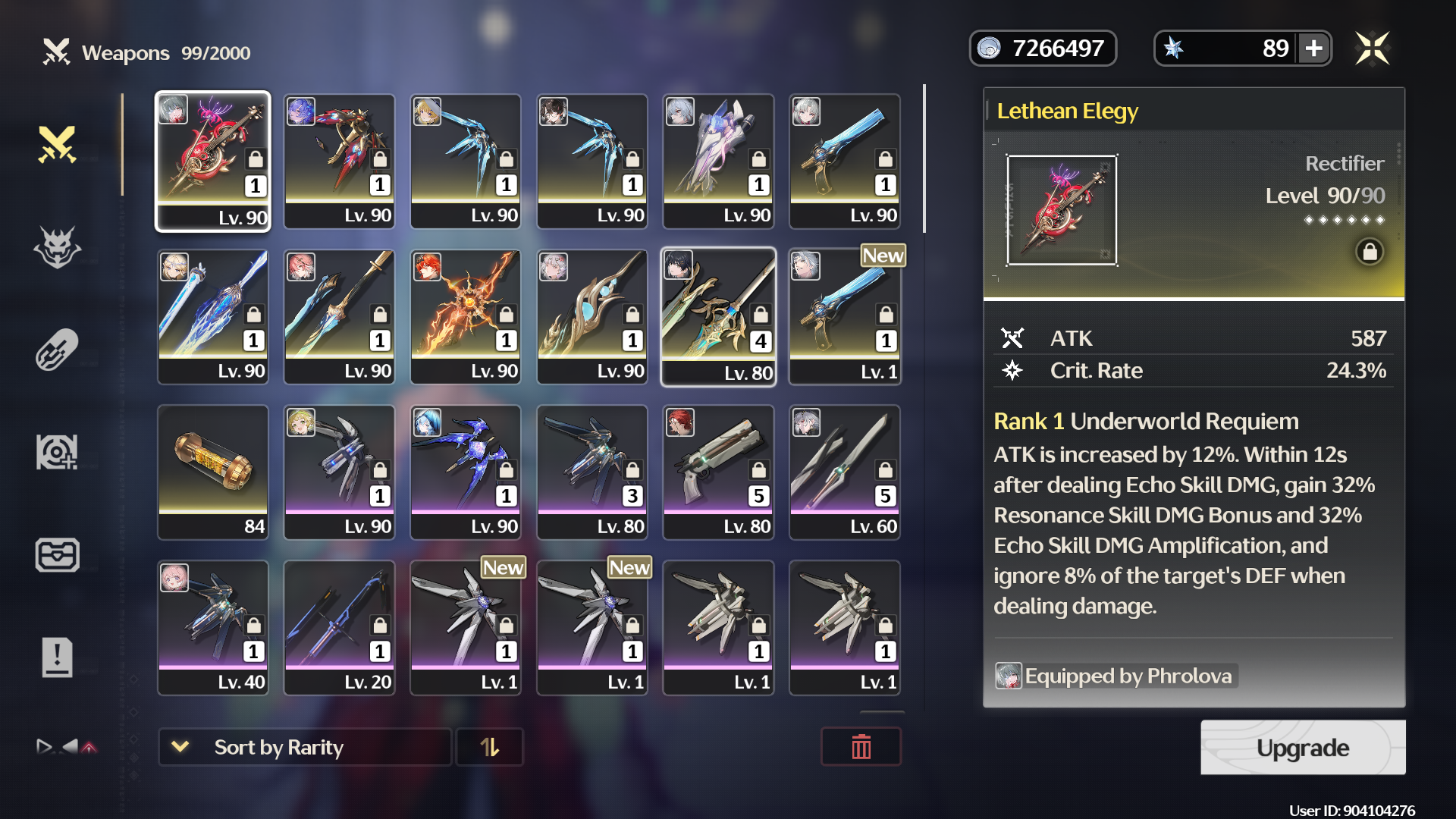Select the Lv. 40 purple-rarity weapon slot
The width and height of the screenshot is (1456, 819).
[213, 627]
